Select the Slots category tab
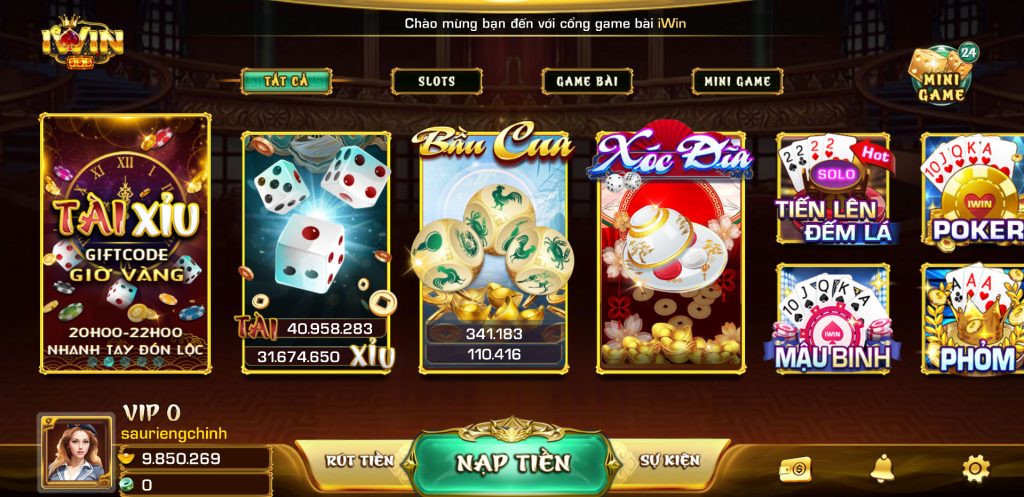The image size is (1024, 497). point(436,81)
